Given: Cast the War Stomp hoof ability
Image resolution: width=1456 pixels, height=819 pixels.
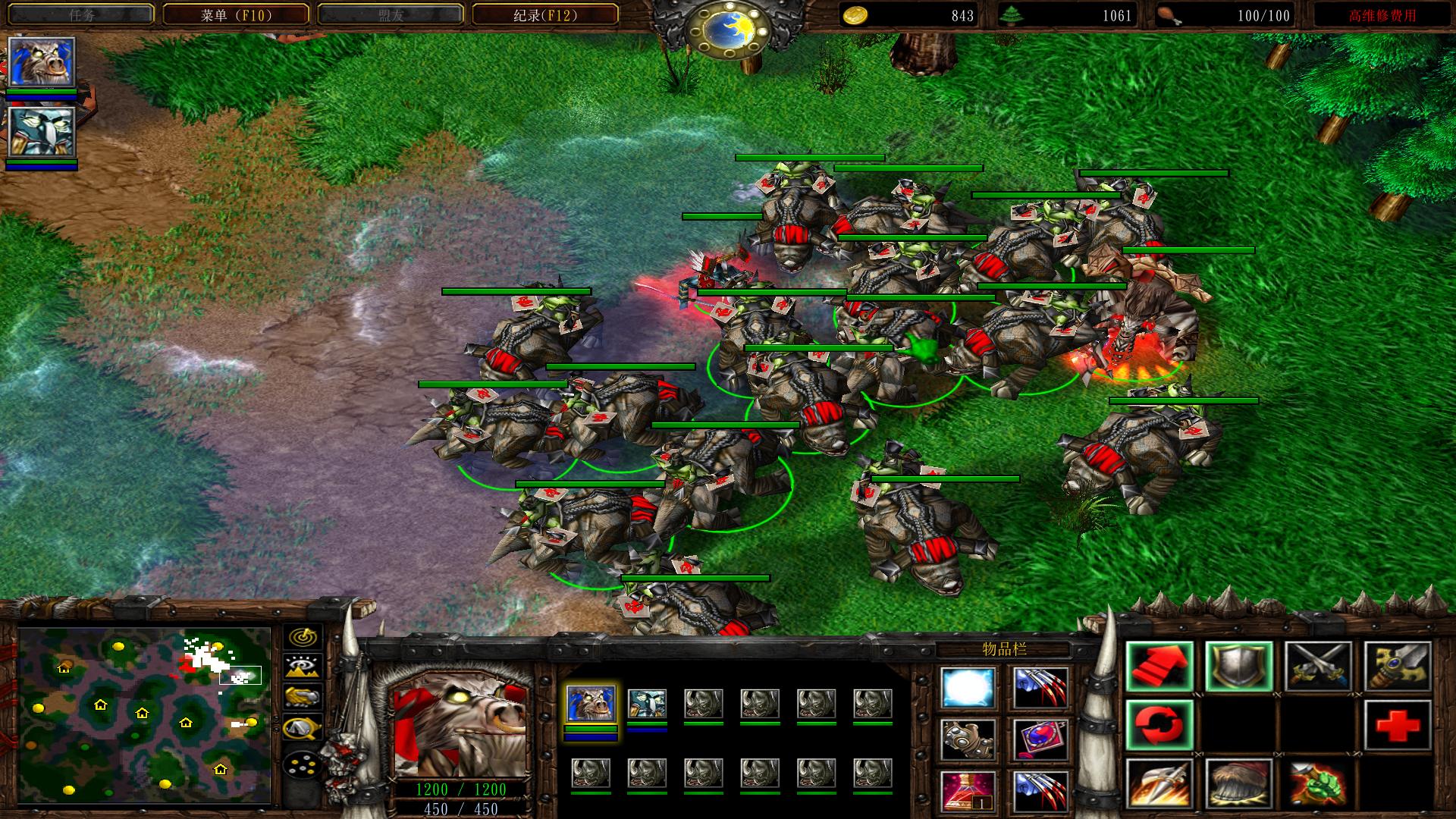Looking at the screenshot, I should (x=1239, y=785).
